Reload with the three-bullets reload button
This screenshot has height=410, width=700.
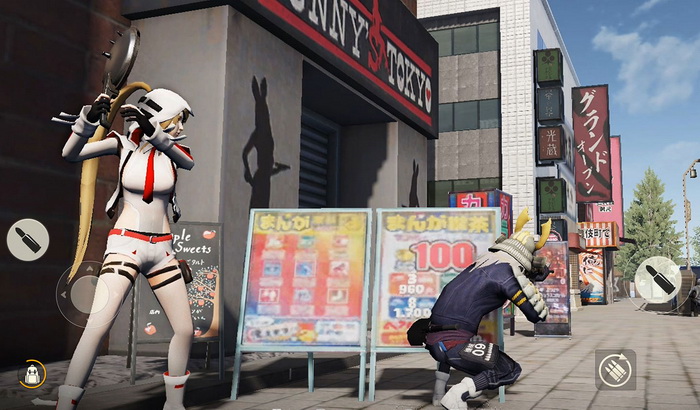[615, 369]
